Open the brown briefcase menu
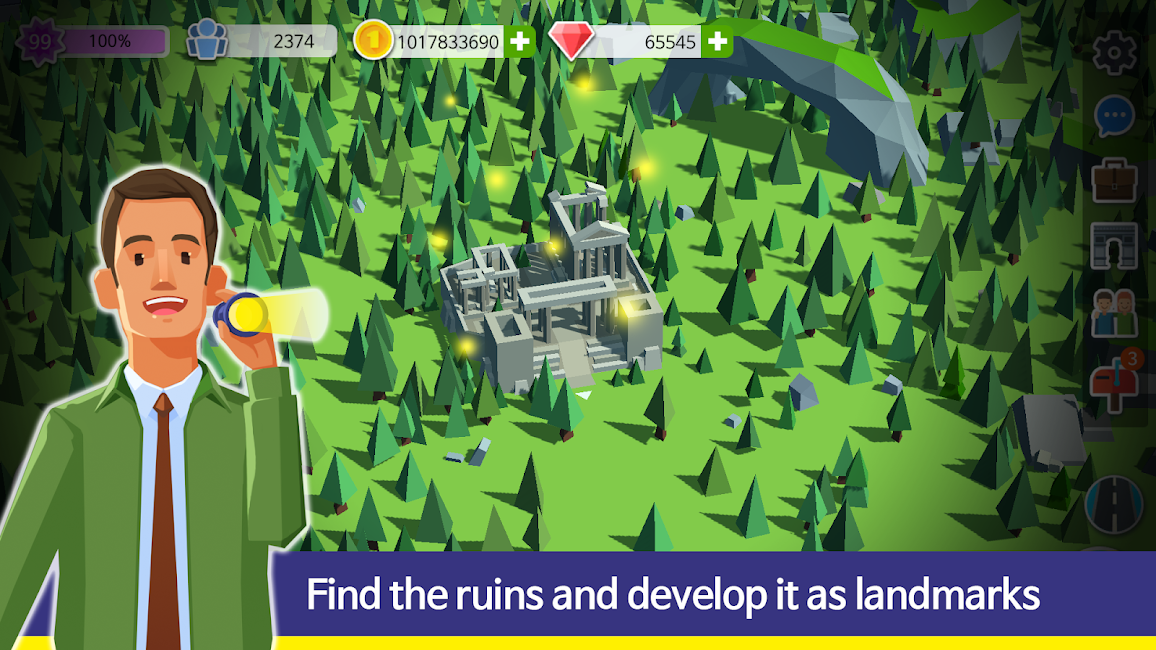The height and width of the screenshot is (650, 1156). click(1114, 181)
